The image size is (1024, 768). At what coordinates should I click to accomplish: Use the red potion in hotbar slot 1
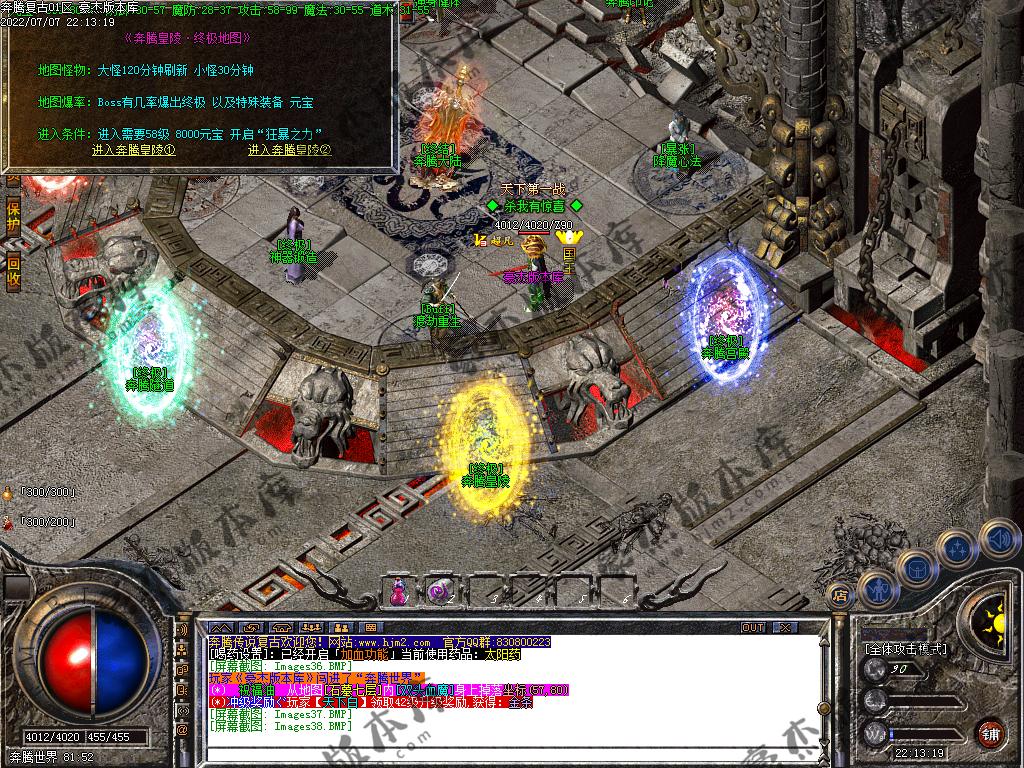(x=399, y=591)
